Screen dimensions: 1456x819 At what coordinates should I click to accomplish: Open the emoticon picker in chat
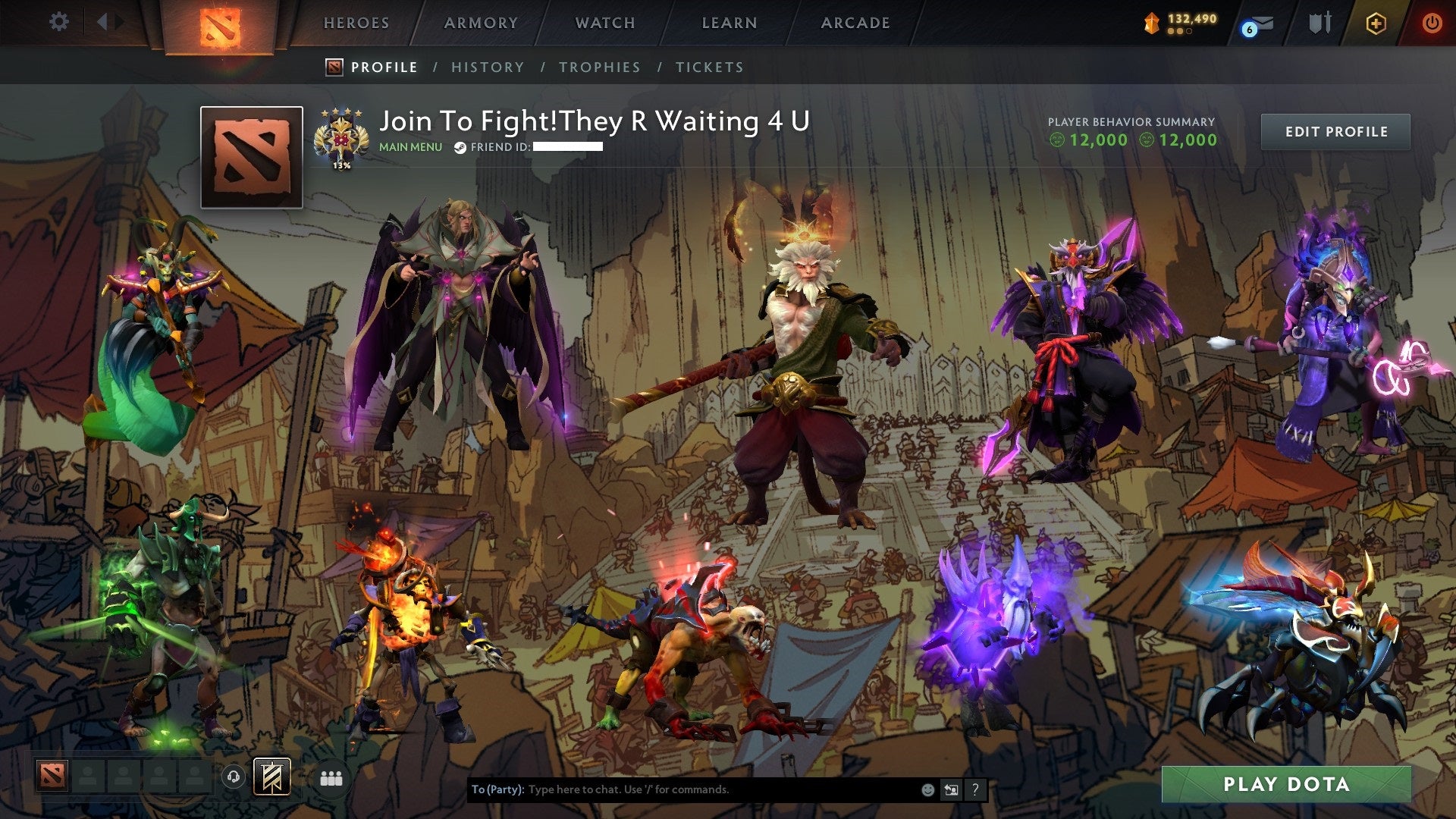click(x=927, y=789)
